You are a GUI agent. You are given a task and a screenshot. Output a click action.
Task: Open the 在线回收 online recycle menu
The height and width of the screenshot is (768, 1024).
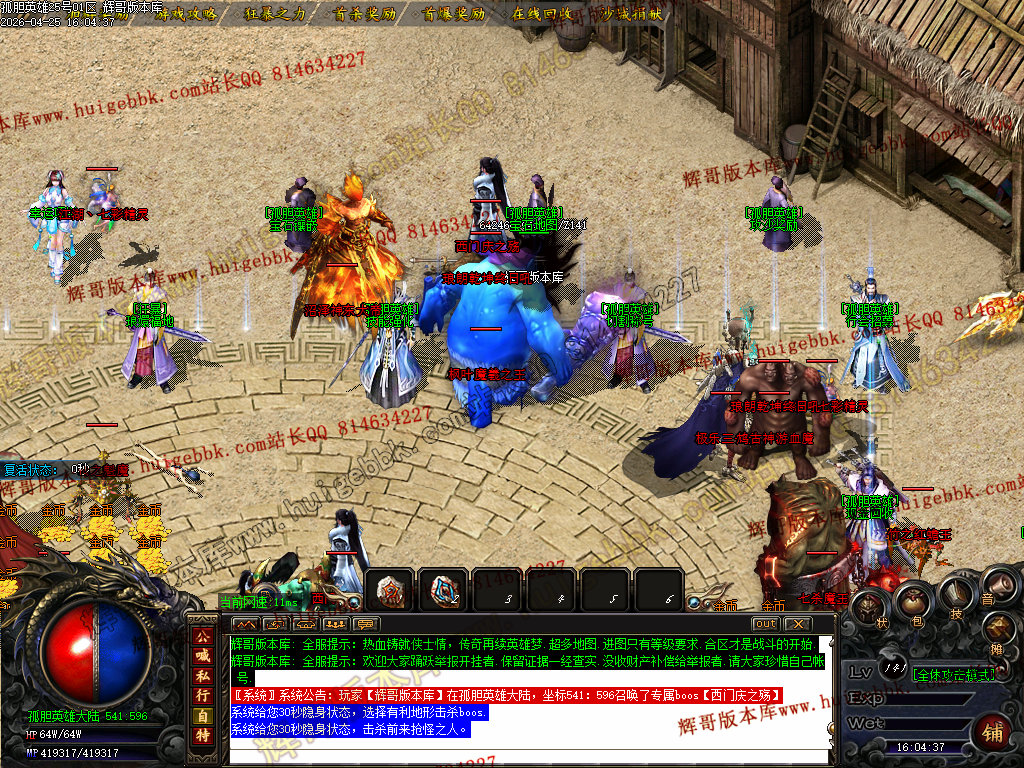(542, 14)
